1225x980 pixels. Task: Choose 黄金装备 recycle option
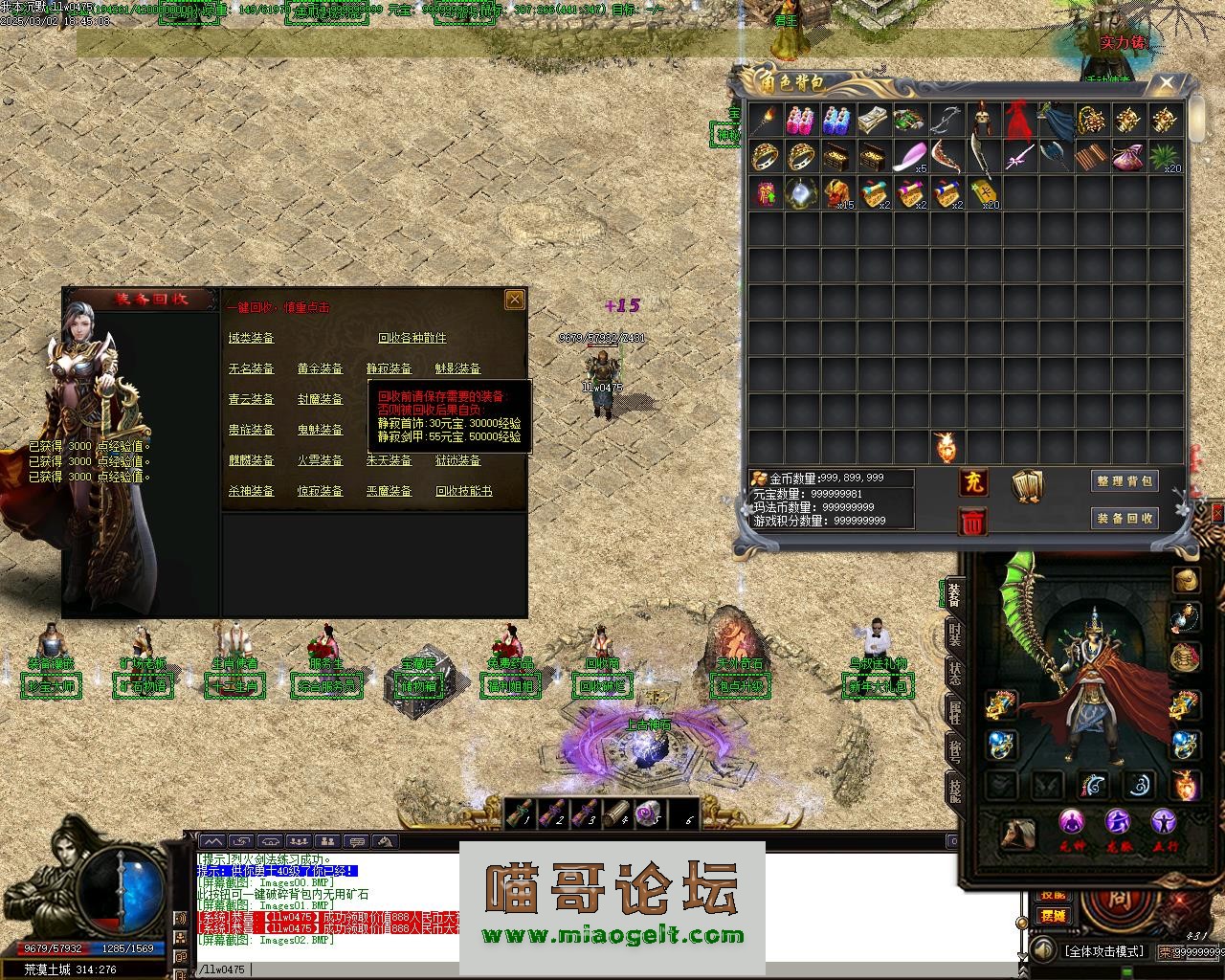320,368
